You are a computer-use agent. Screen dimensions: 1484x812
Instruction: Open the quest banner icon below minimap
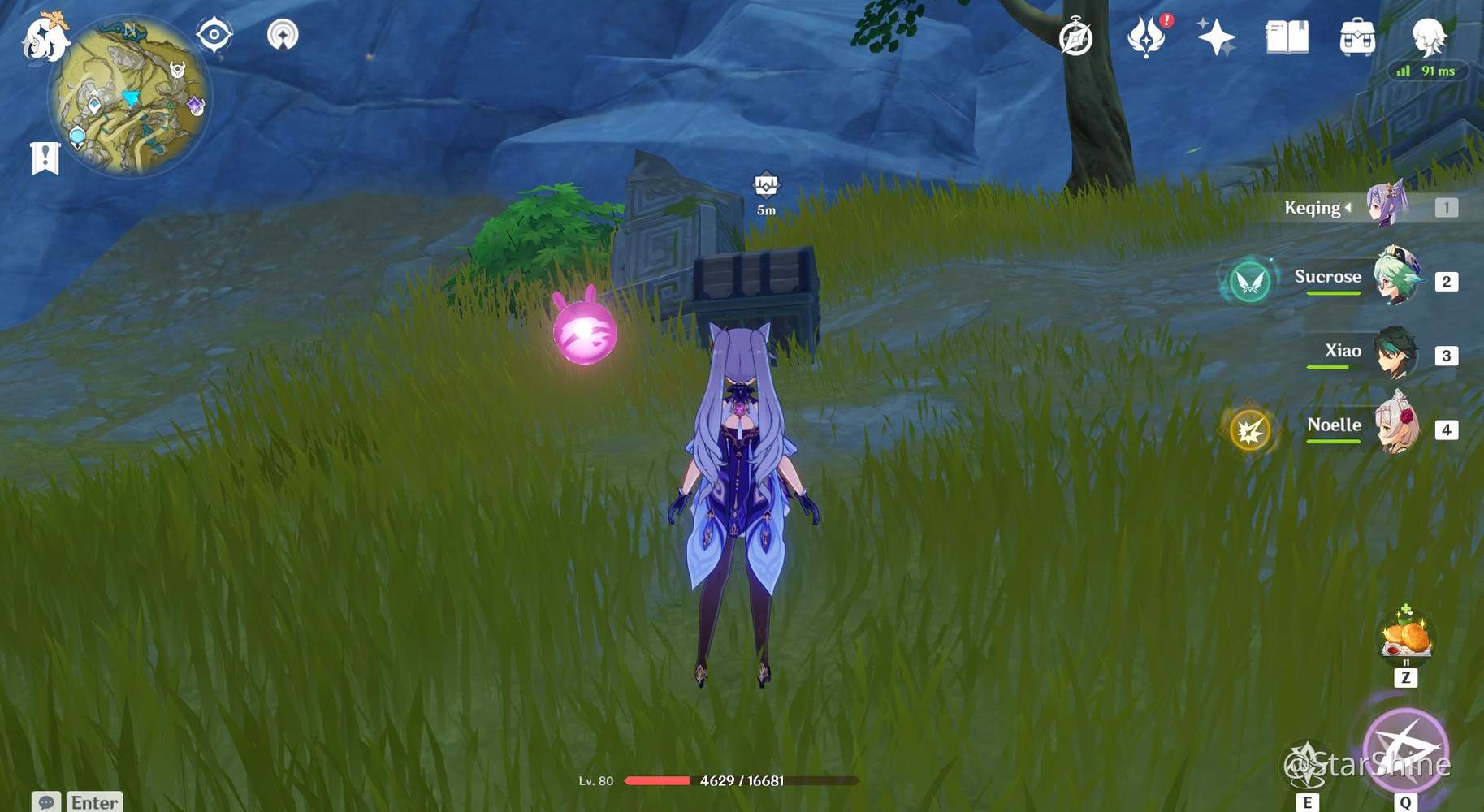[45, 156]
